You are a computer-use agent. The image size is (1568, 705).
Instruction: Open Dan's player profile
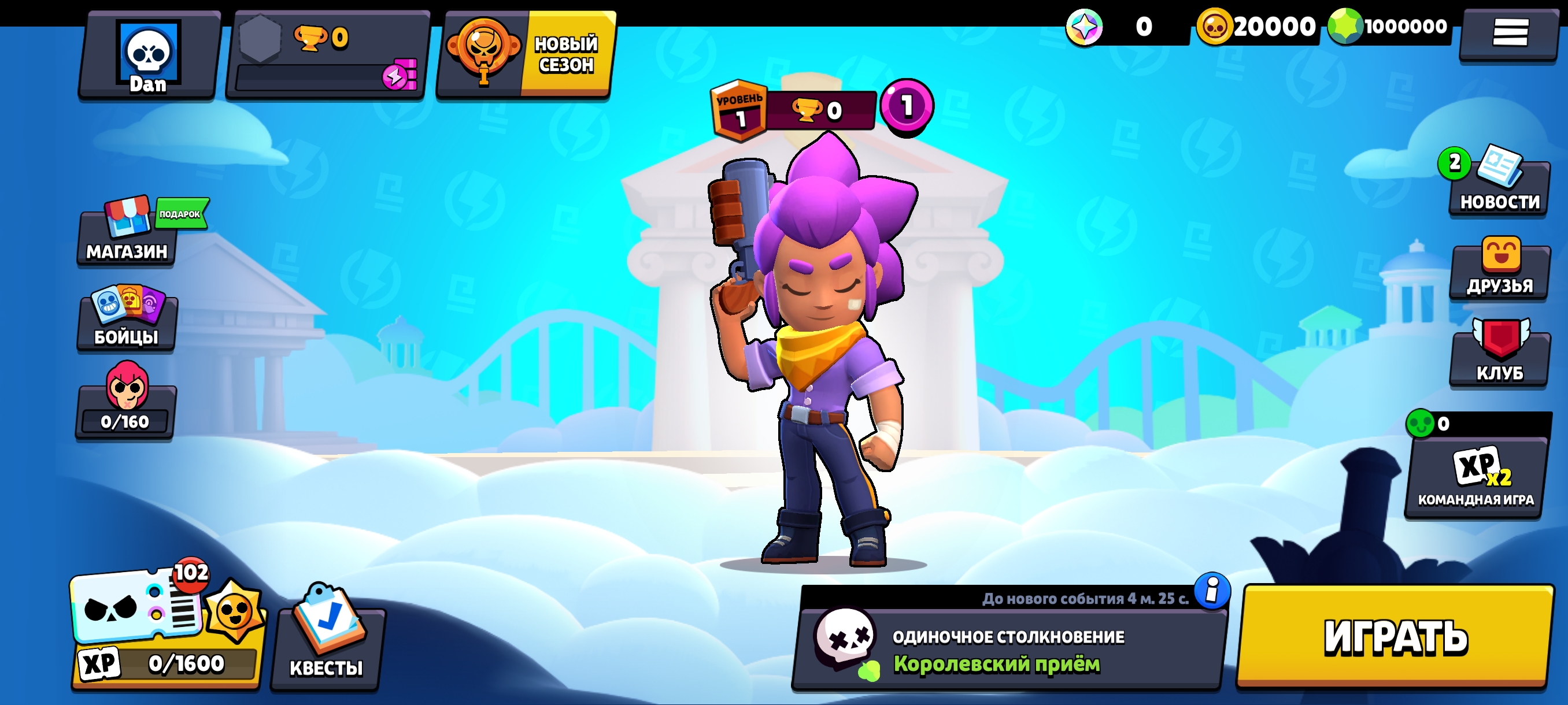click(x=149, y=56)
